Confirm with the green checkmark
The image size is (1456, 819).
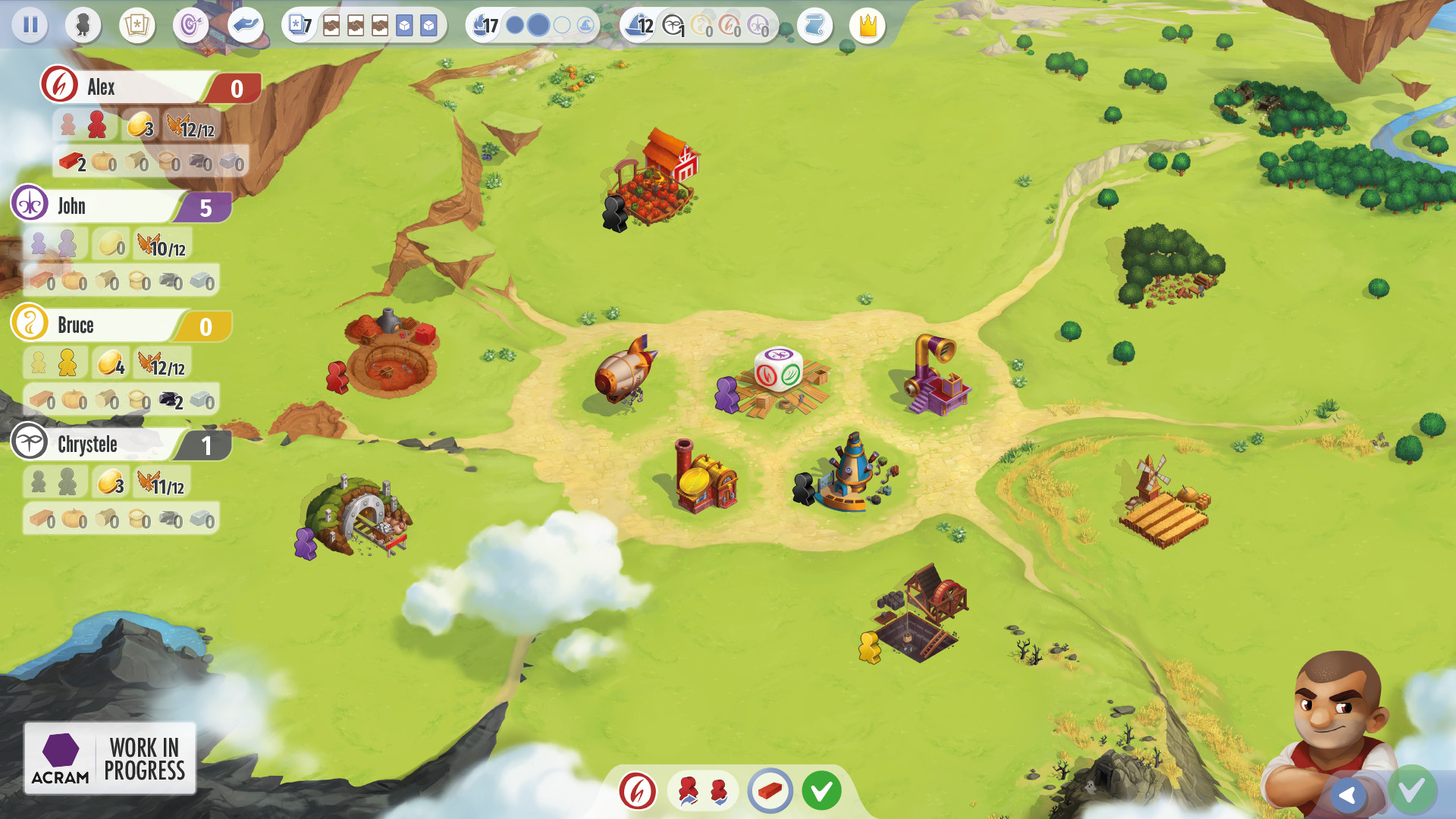click(x=822, y=790)
